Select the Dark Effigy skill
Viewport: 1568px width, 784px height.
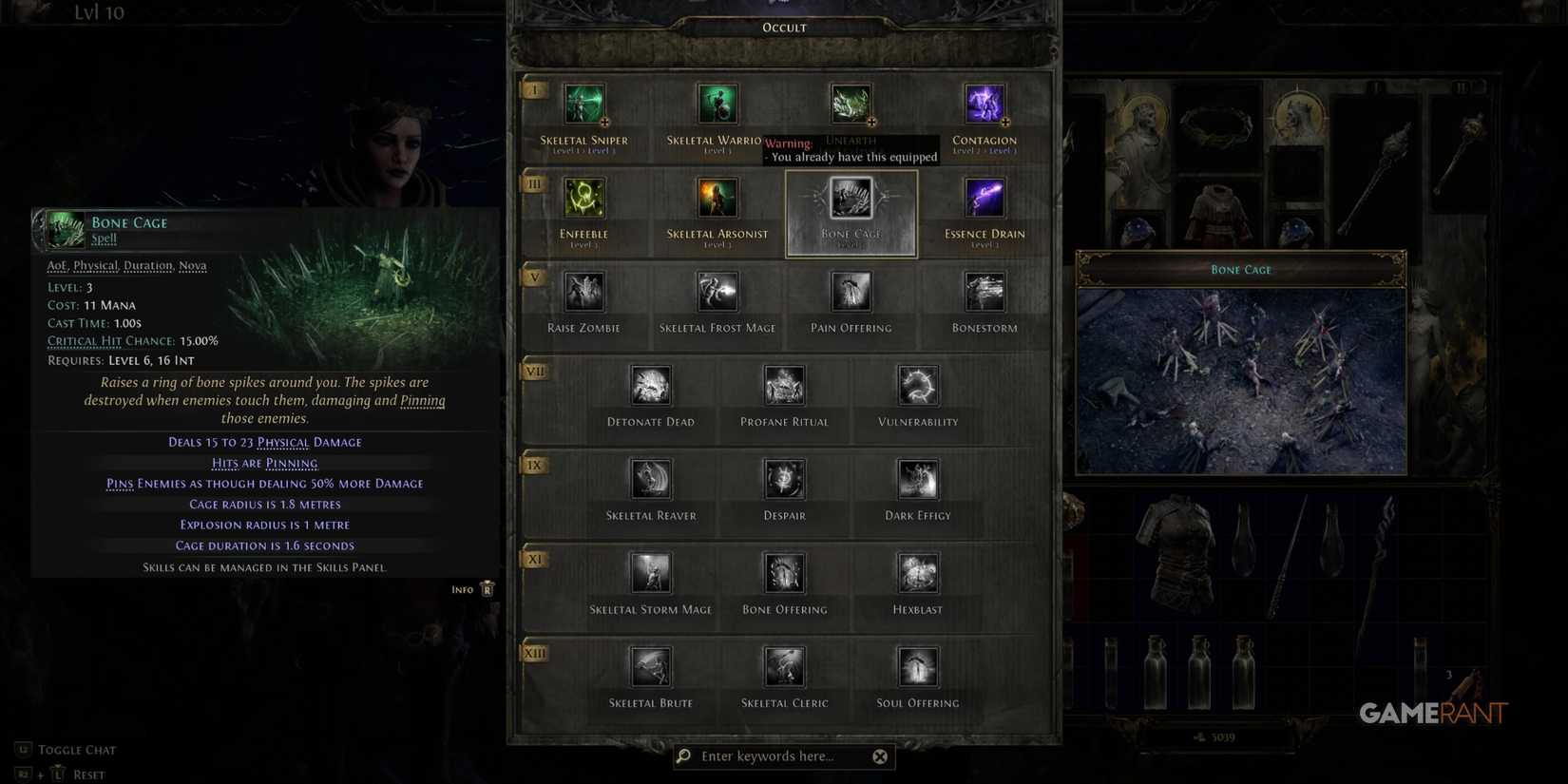click(x=917, y=479)
